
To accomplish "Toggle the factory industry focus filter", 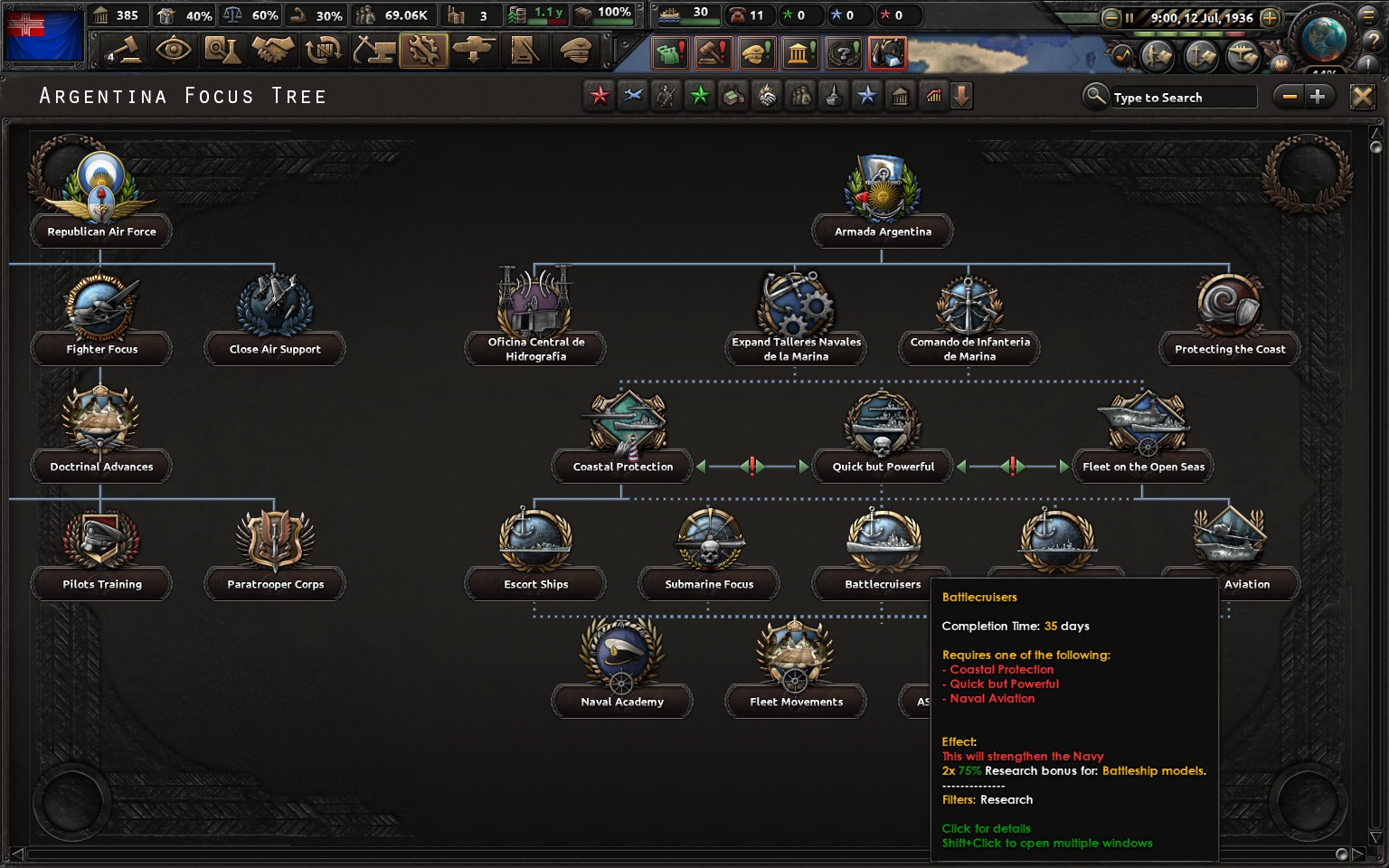I will pos(732,95).
